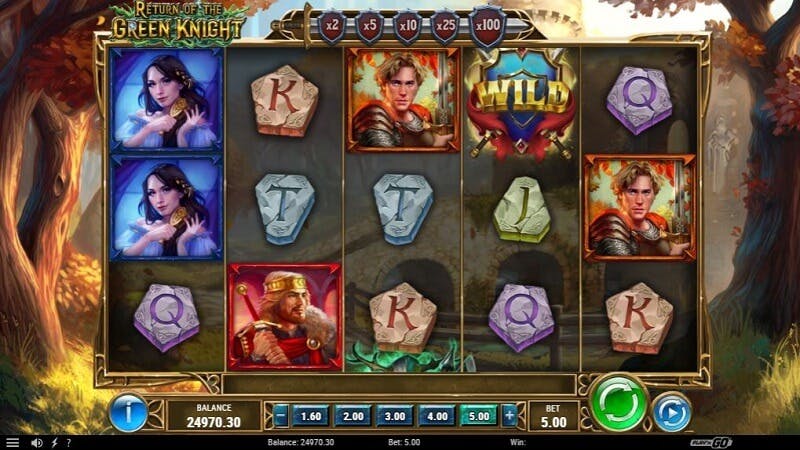Increase the bet with the plus button

pos(509,415)
